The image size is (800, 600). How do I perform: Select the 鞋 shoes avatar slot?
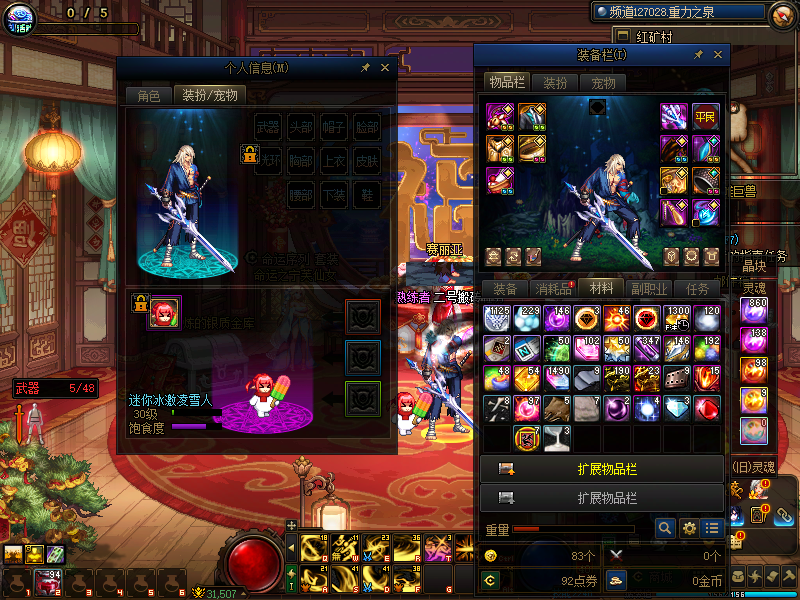click(x=368, y=194)
